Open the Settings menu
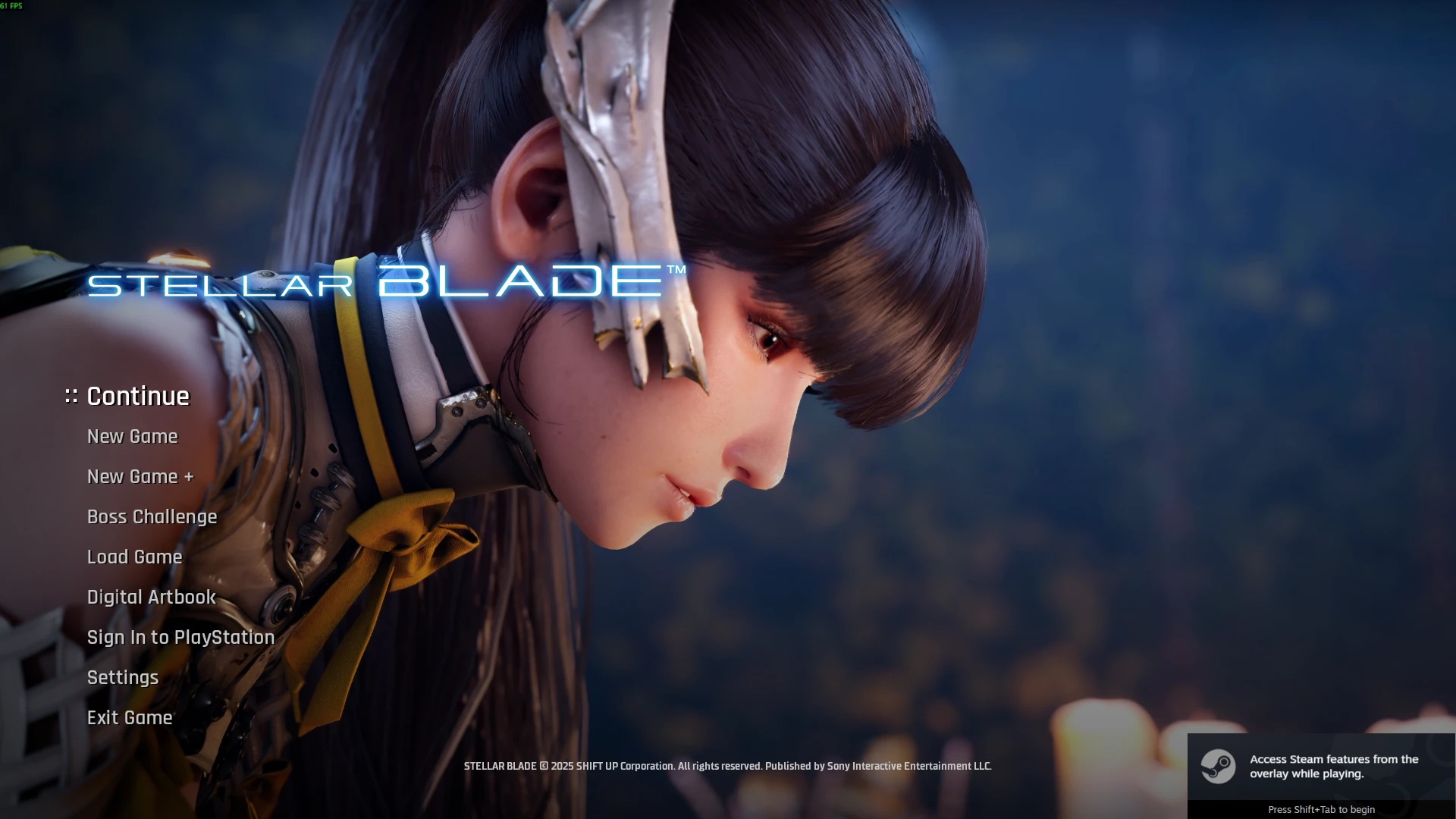This screenshot has height=819, width=1456. pos(122,677)
